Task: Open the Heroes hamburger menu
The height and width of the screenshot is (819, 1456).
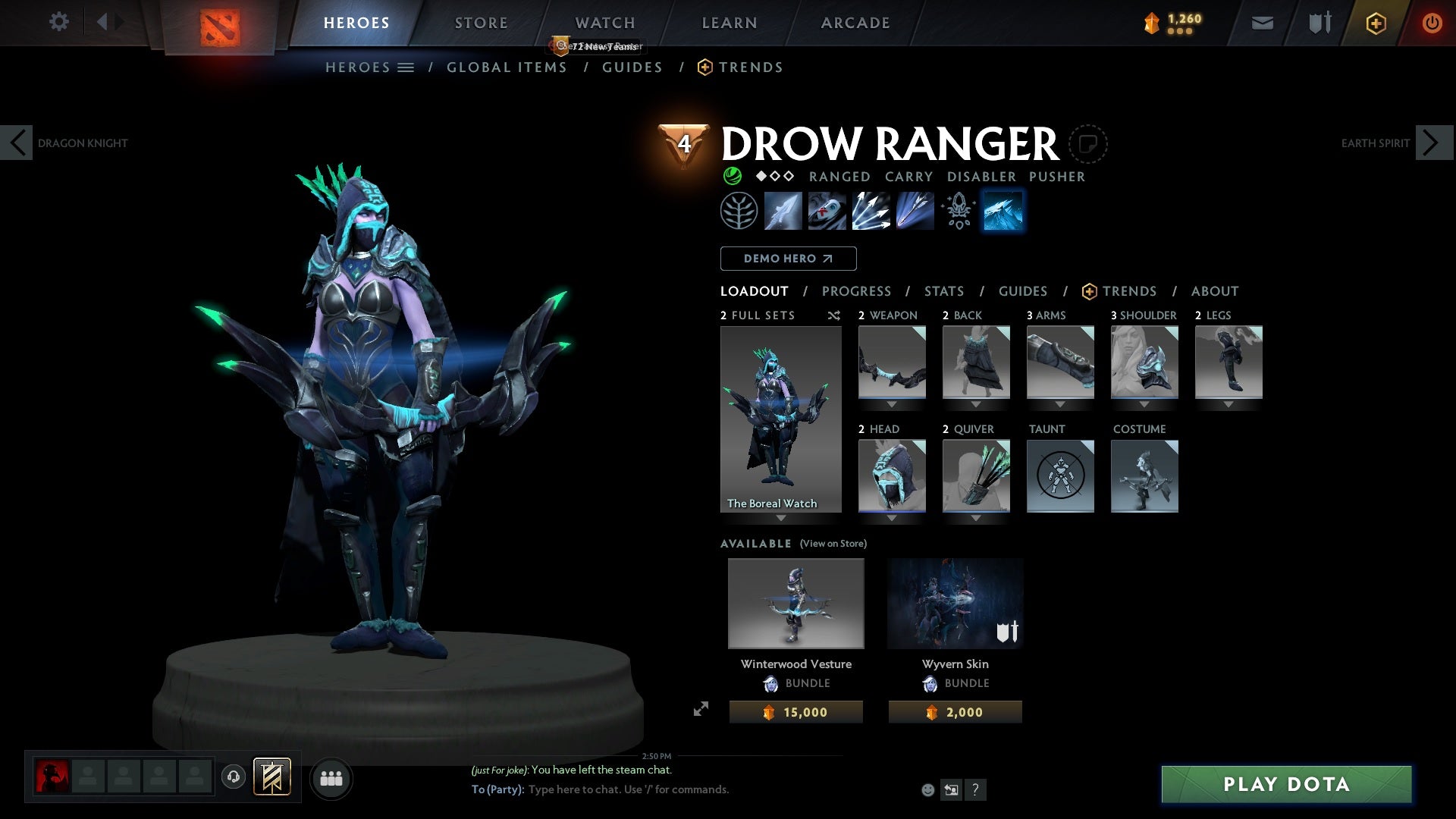Action: tap(406, 67)
